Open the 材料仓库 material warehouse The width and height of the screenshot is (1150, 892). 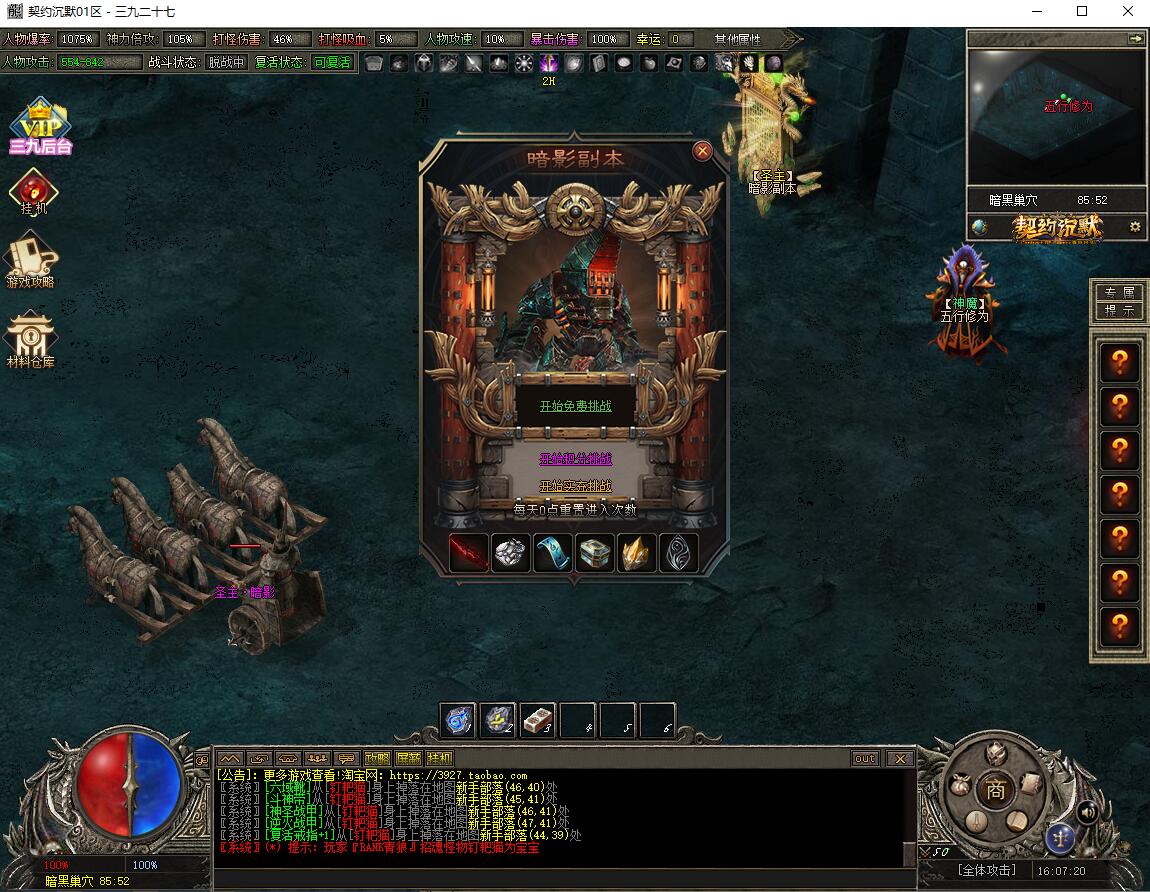(31, 340)
